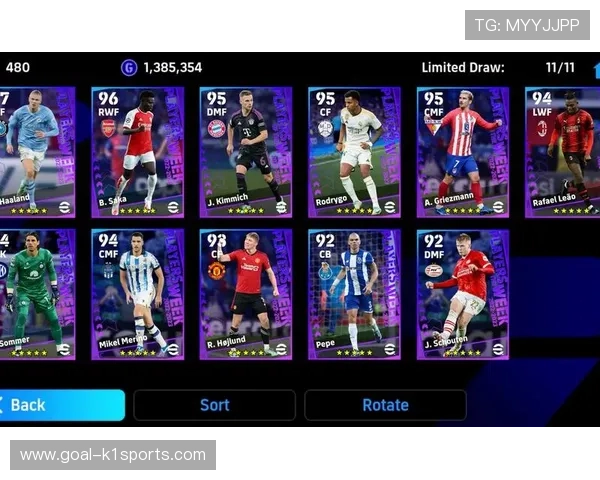The height and width of the screenshot is (480, 600).
Task: Select the Mikel Merino card
Action: point(138,294)
